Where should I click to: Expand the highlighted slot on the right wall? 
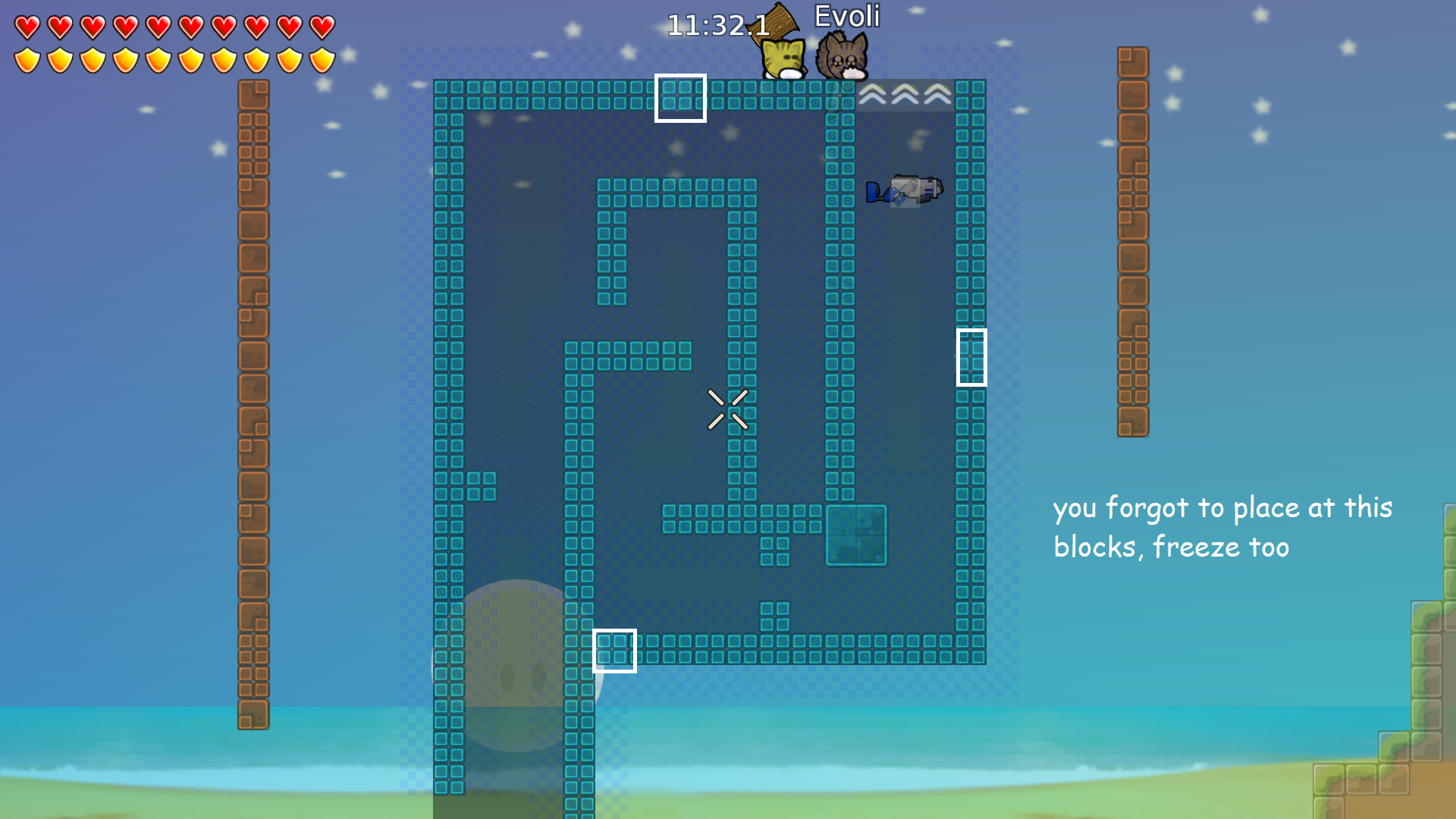point(971,356)
